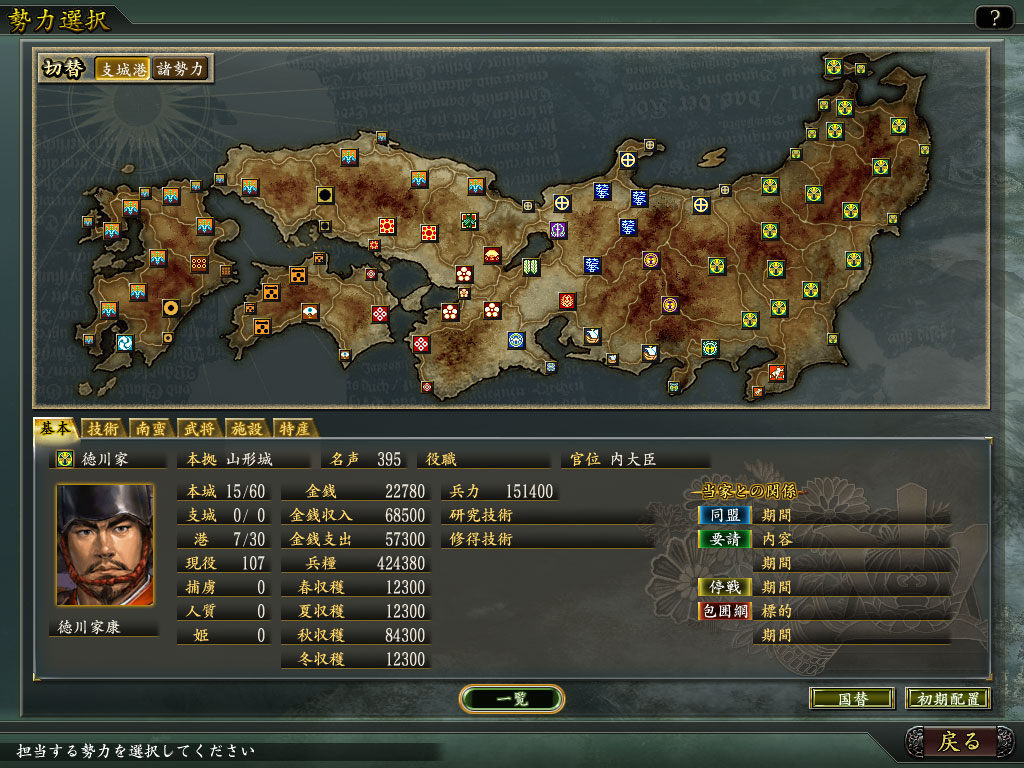Show the 施設 facilities tab
This screenshot has width=1024, height=768.
coord(246,429)
